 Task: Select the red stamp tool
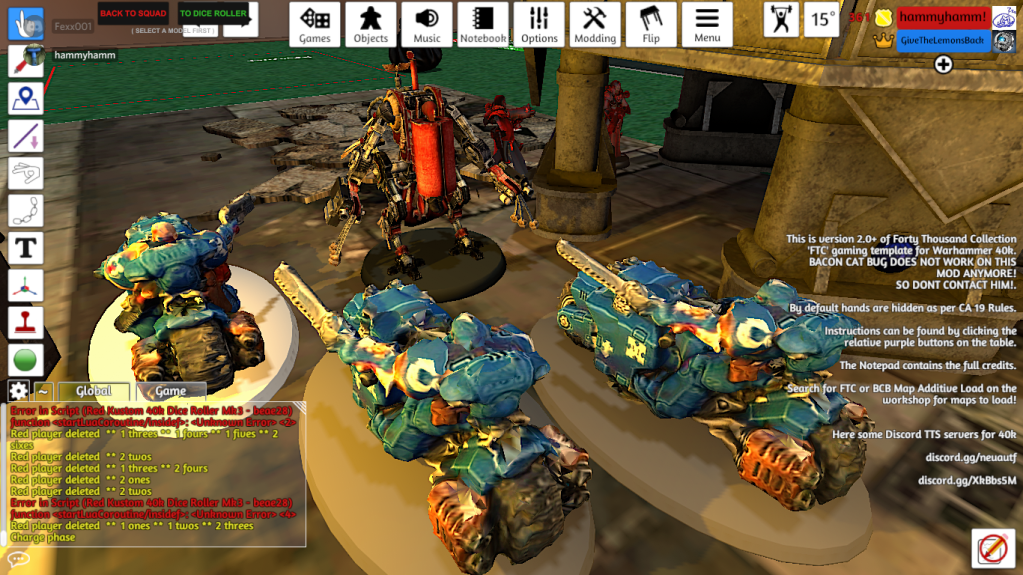(26, 322)
